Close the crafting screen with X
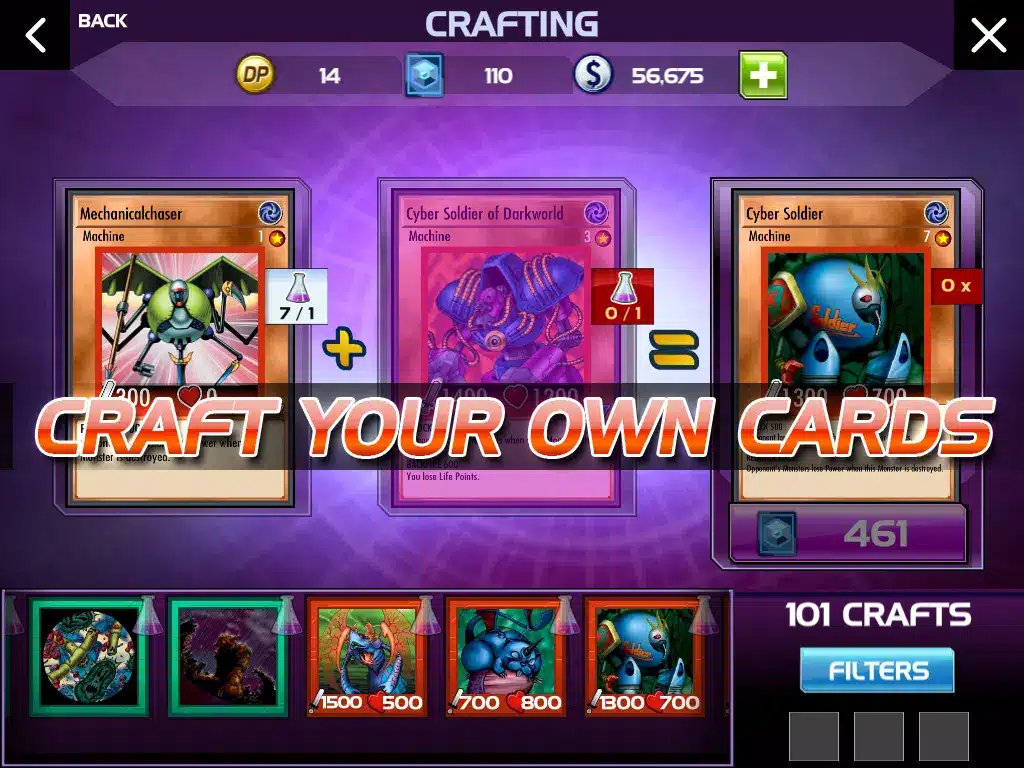 [988, 35]
